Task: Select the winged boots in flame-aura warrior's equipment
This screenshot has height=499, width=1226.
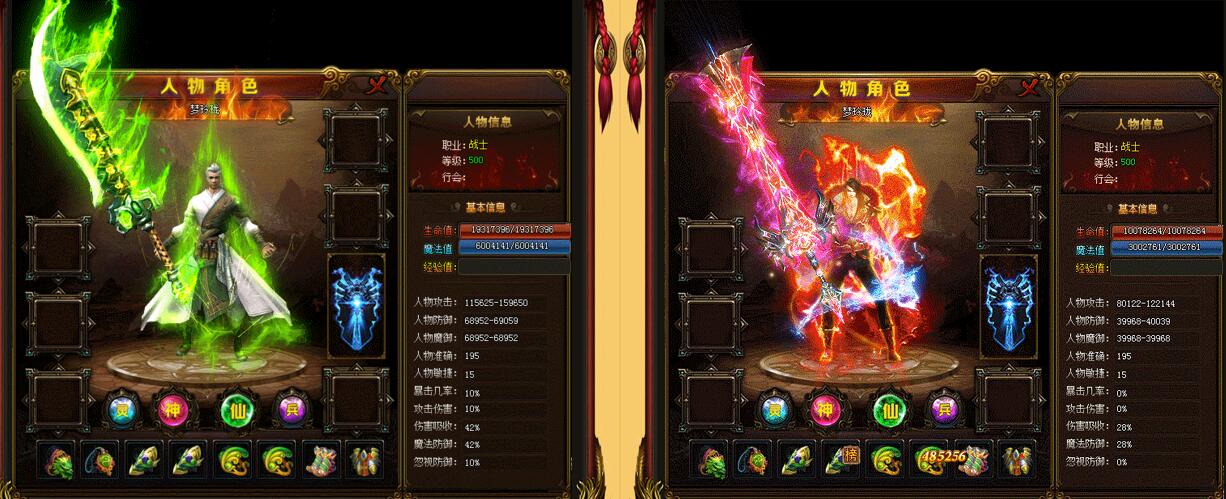Action: click(x=1018, y=460)
